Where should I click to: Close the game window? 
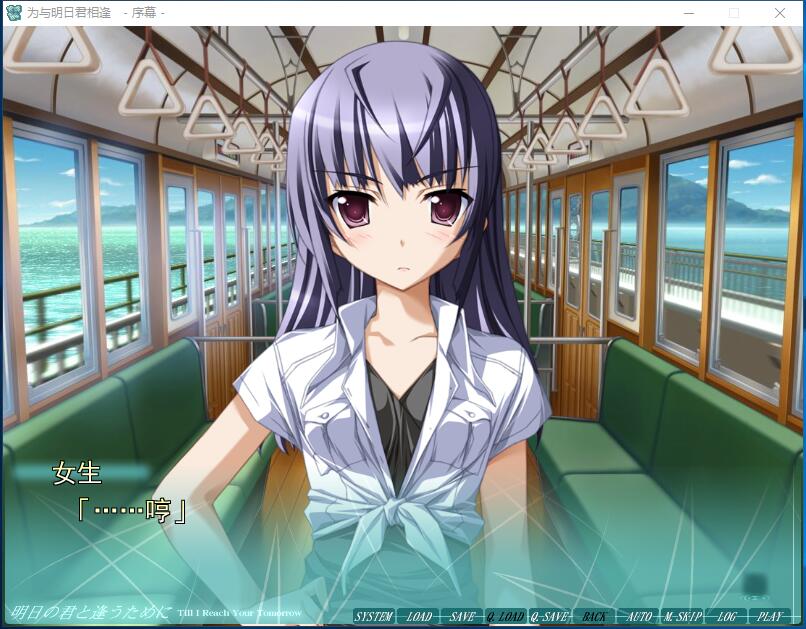[780, 13]
